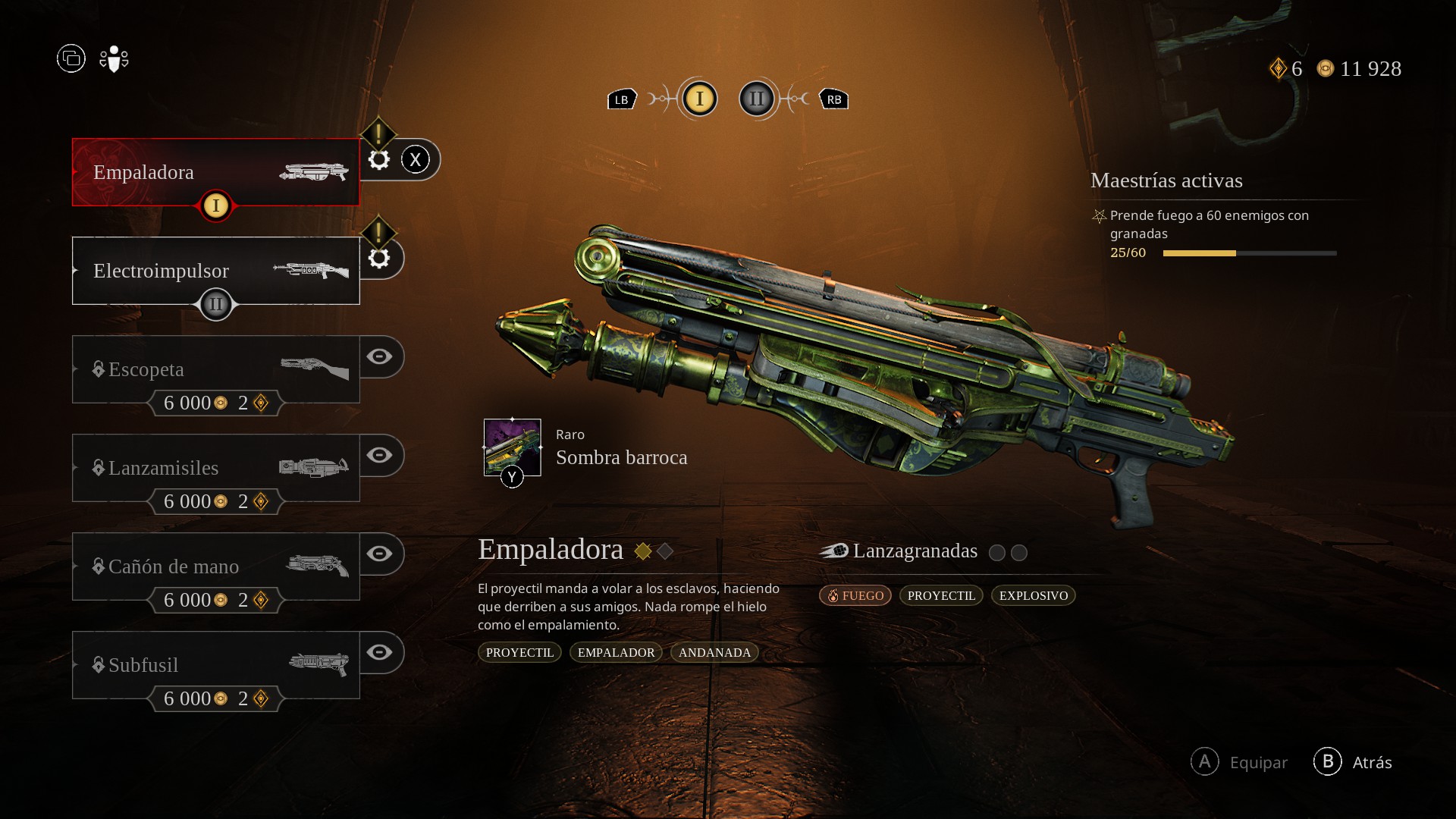Preview the Lanzamisiles with eye icon

coord(379,455)
